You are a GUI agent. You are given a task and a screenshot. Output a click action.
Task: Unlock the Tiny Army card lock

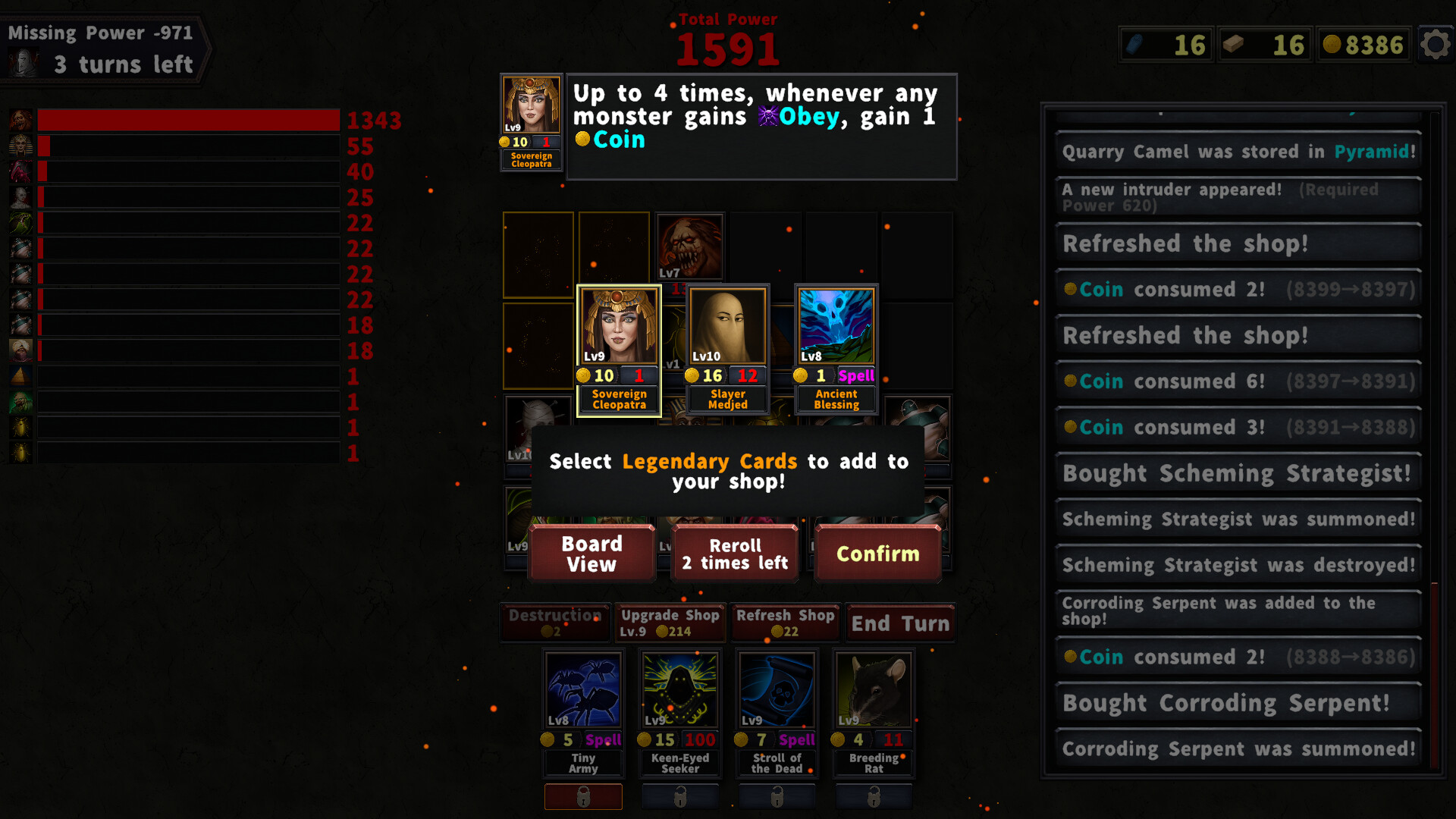(x=582, y=796)
